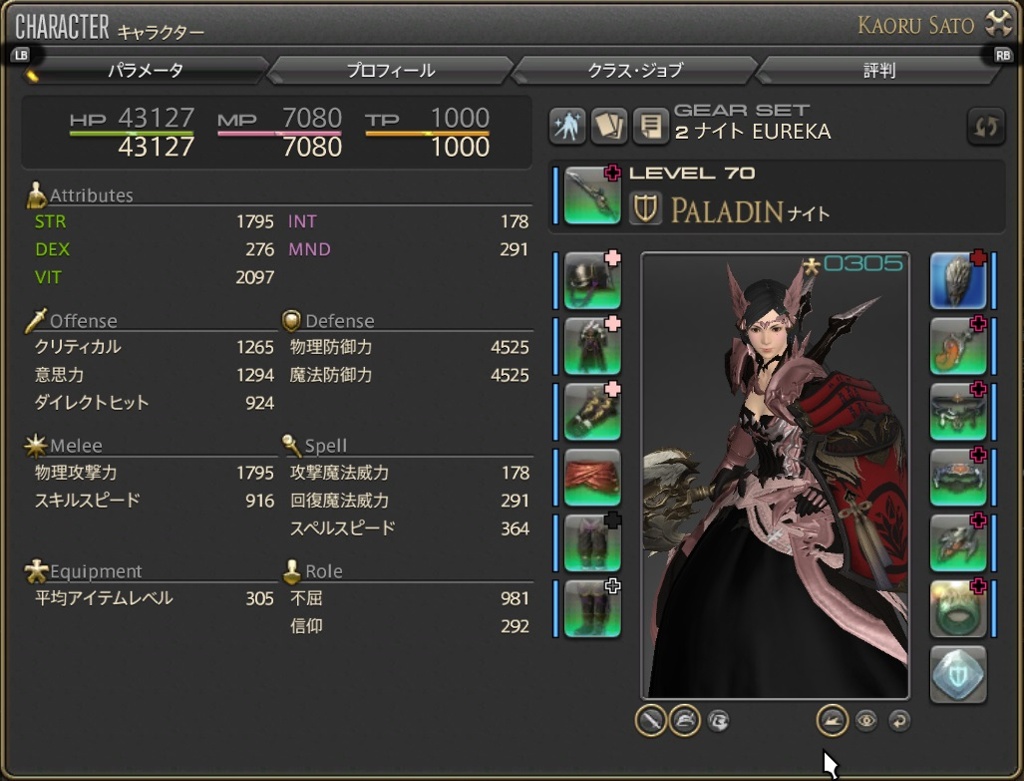Open the クラス・ジョブ tab
Image resolution: width=1024 pixels, height=781 pixels.
click(x=635, y=71)
